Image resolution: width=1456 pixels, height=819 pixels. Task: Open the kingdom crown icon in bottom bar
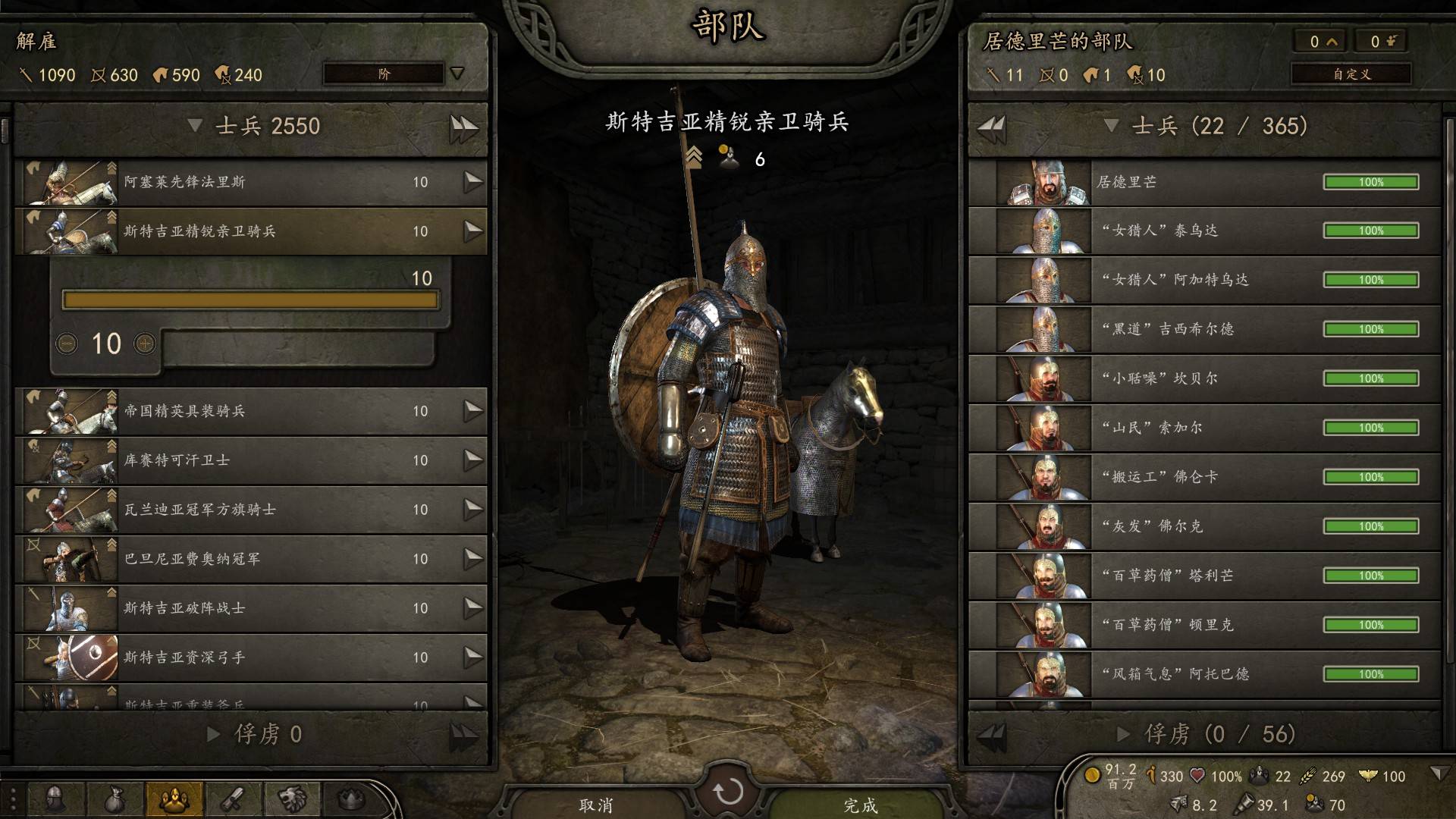tap(350, 799)
